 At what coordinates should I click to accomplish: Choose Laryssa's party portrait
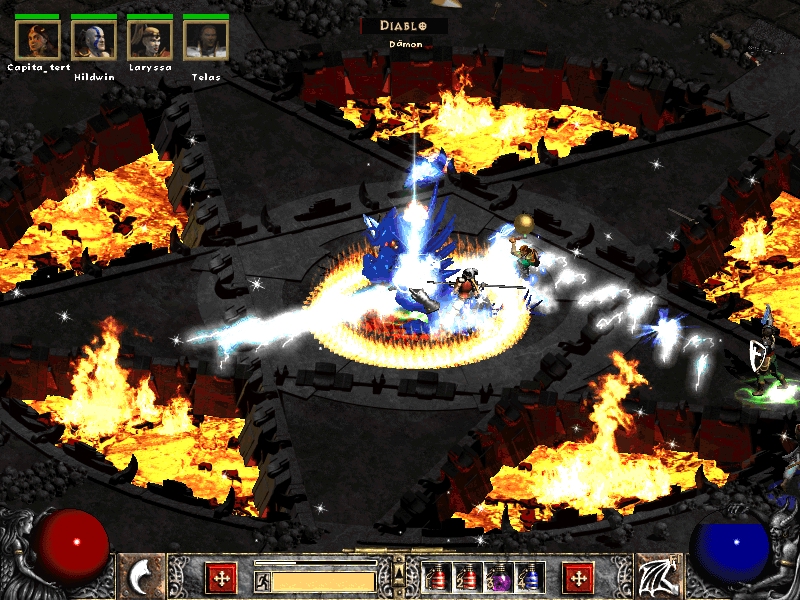point(150,39)
